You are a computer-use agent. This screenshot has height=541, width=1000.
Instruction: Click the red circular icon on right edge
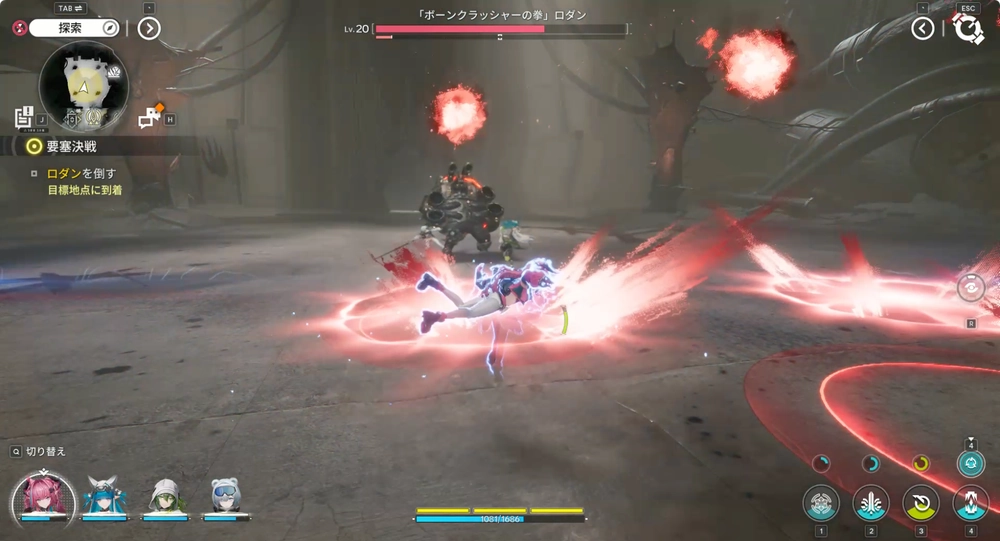(970, 288)
